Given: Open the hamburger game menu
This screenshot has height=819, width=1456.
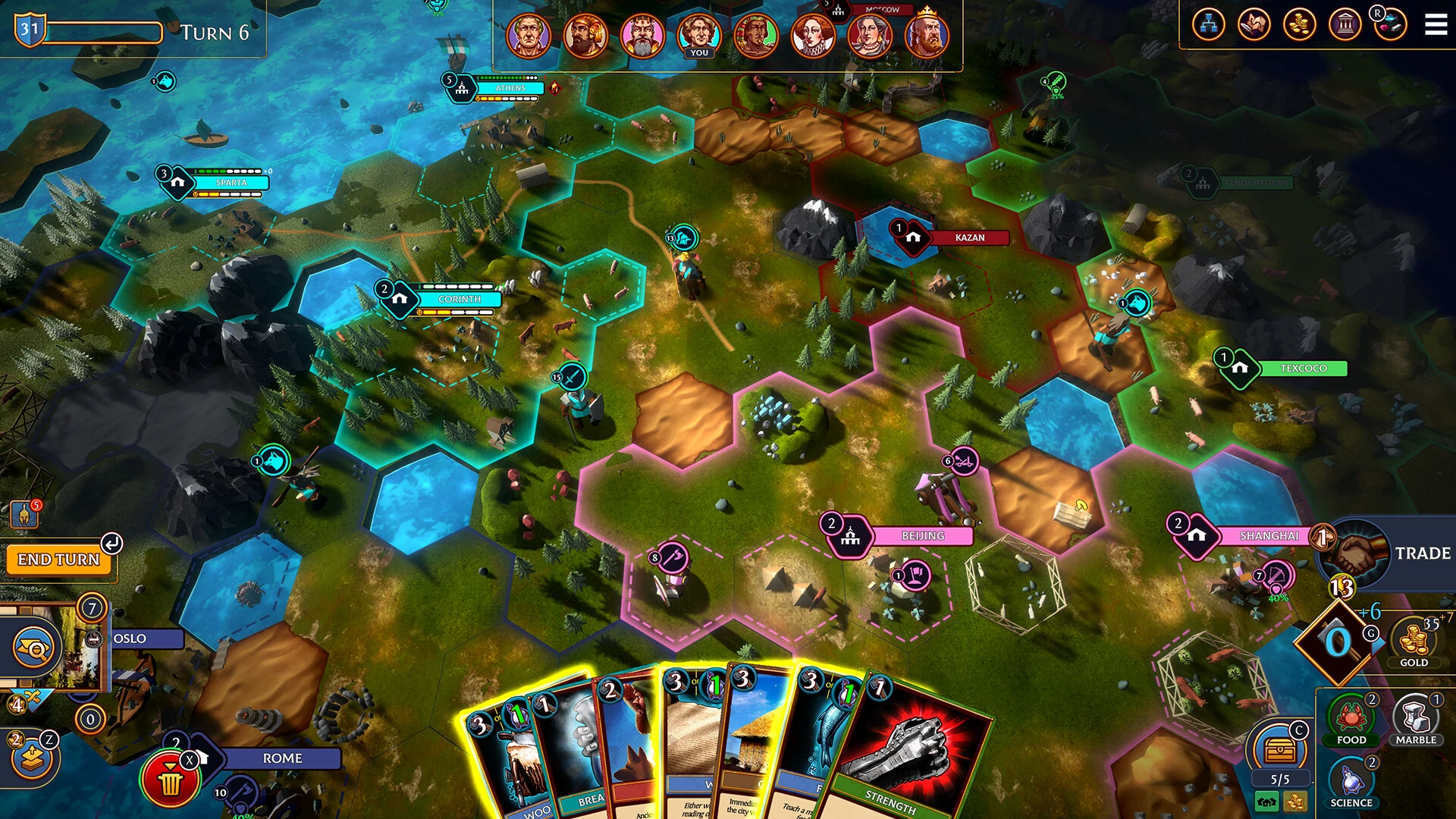Looking at the screenshot, I should [x=1436, y=24].
